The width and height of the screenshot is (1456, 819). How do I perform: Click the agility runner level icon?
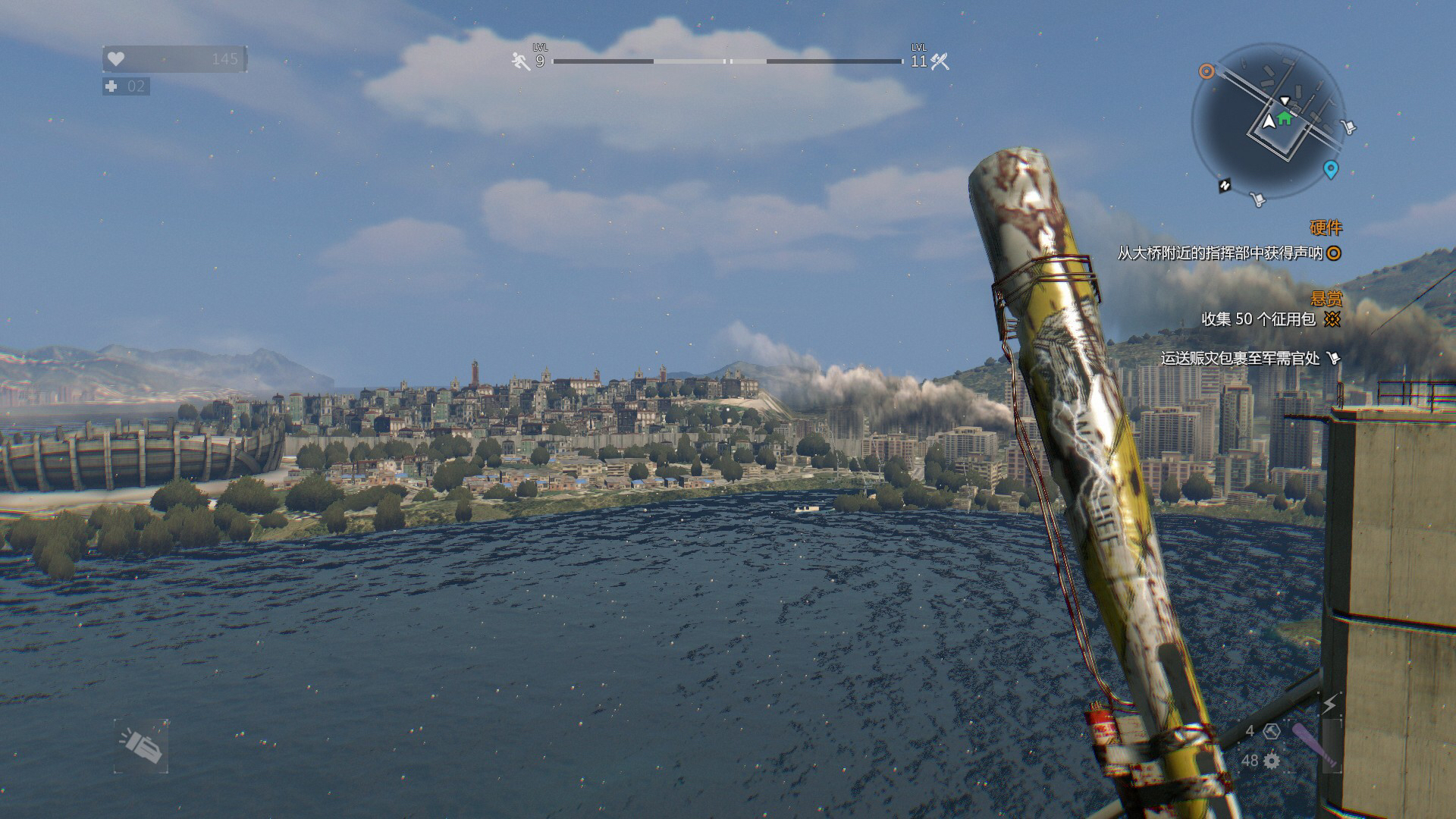tap(521, 61)
